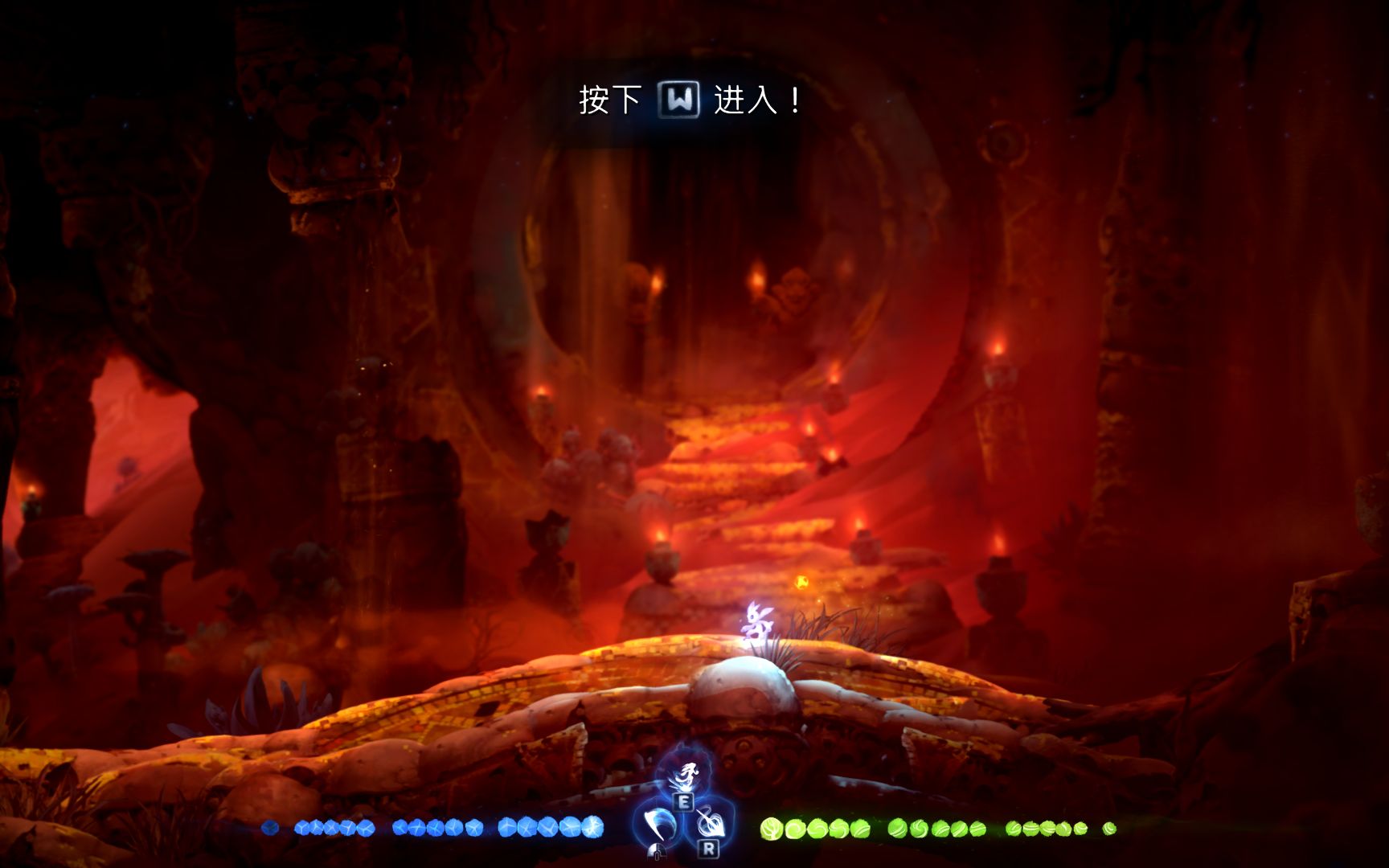Choose the swirling leaf ability icon
This screenshot has height=868, width=1389.
point(709,821)
